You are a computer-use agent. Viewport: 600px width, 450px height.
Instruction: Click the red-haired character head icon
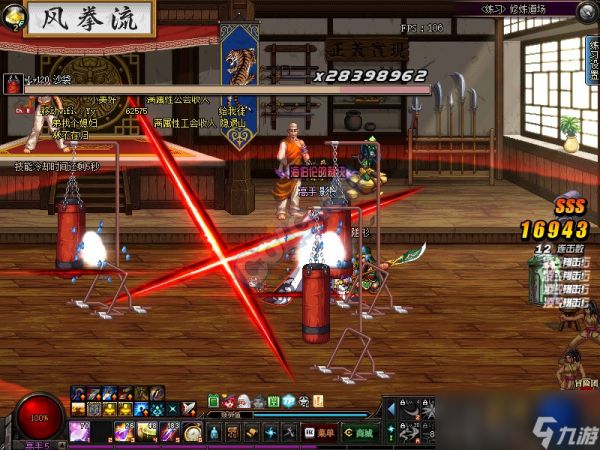click(x=228, y=401)
